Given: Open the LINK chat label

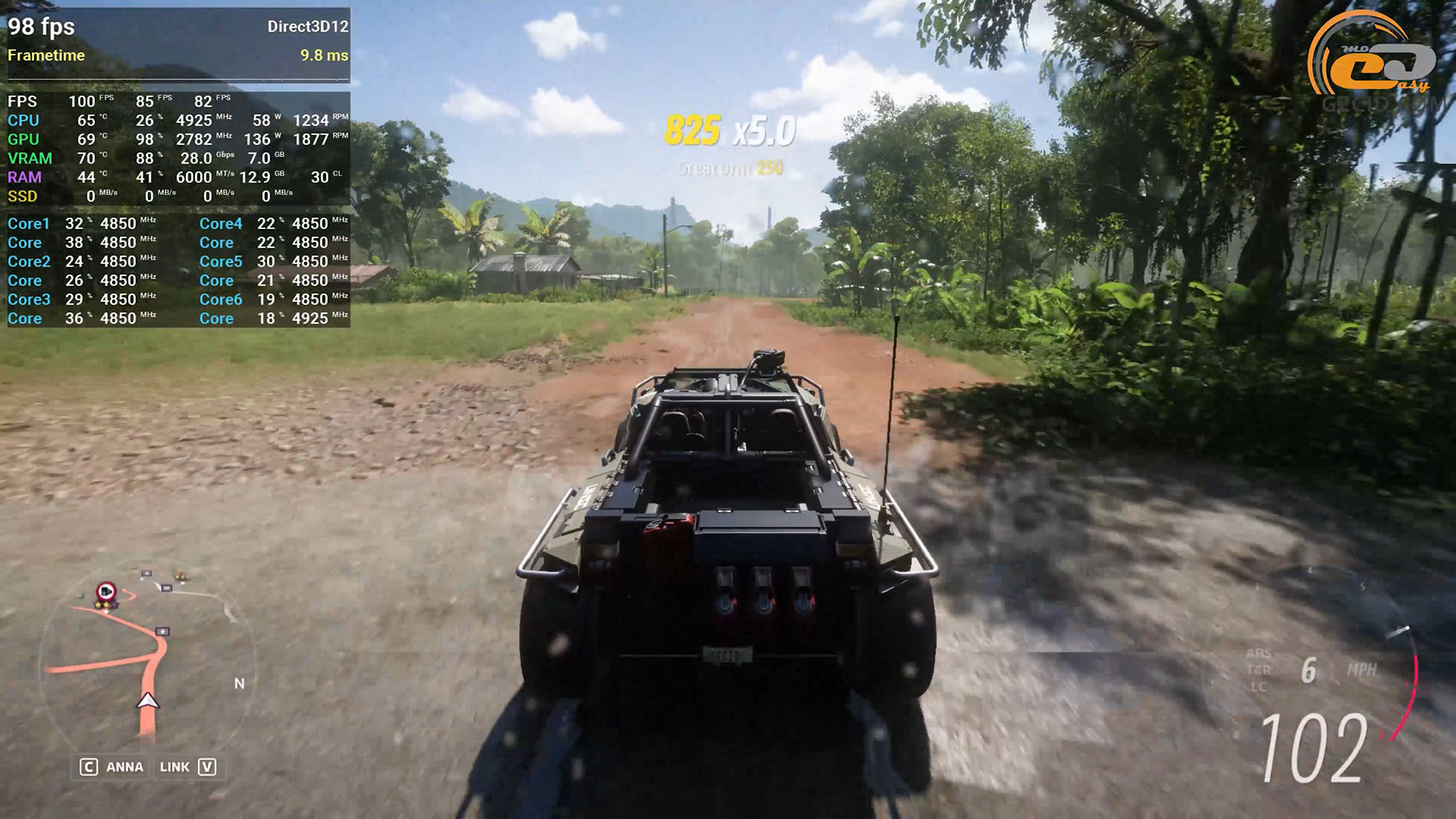Looking at the screenshot, I should (x=174, y=767).
